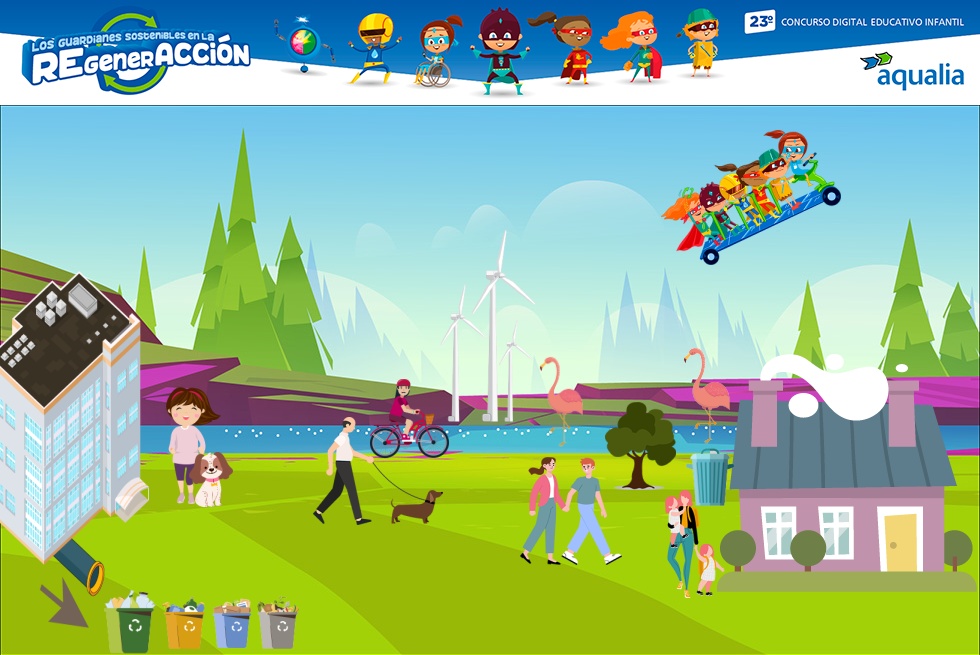Choose the yellow recycling bin
This screenshot has width=980, height=655.
tap(184, 627)
